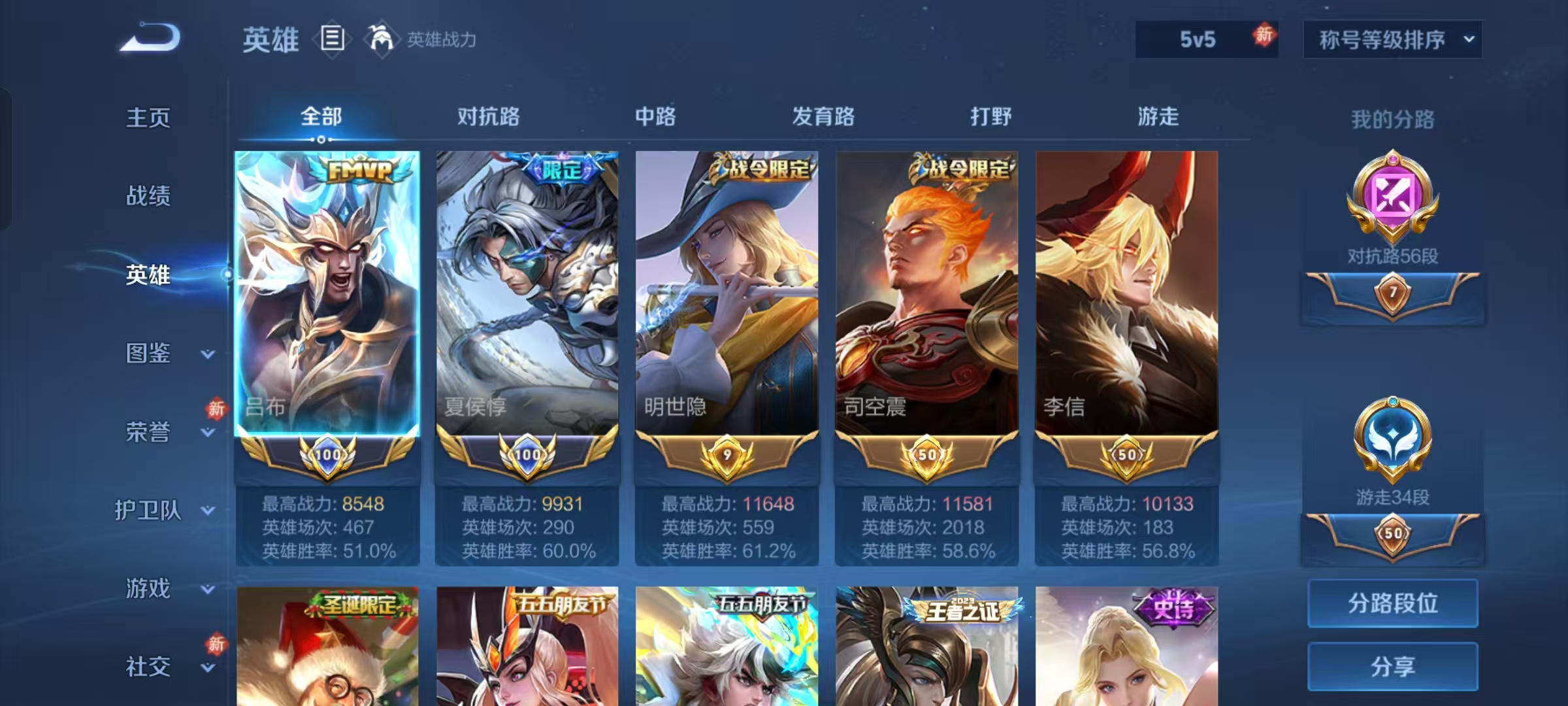
Task: Open the 称号等级排序 sorting dropdown
Action: pyautogui.click(x=1393, y=39)
